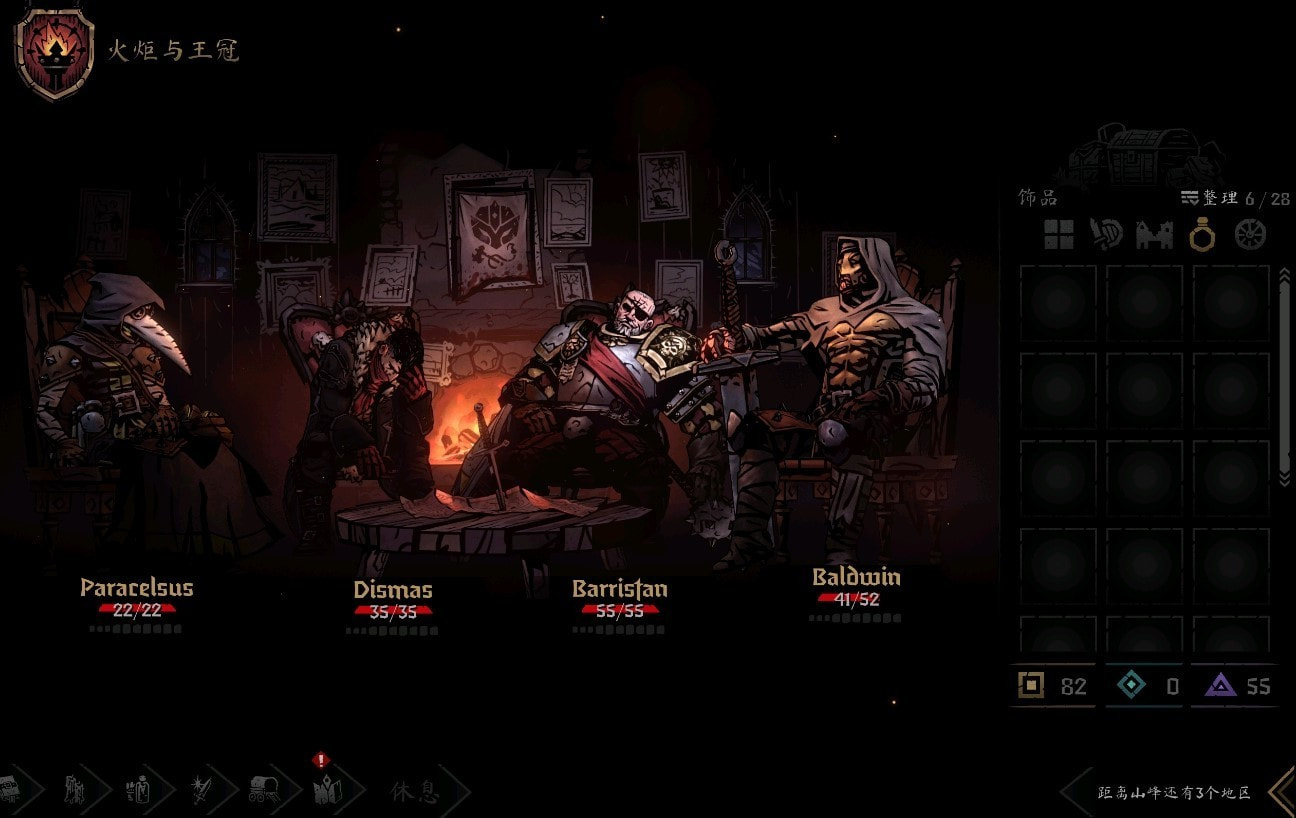Click the 休息 rest button
1296x818 pixels.
(x=415, y=793)
